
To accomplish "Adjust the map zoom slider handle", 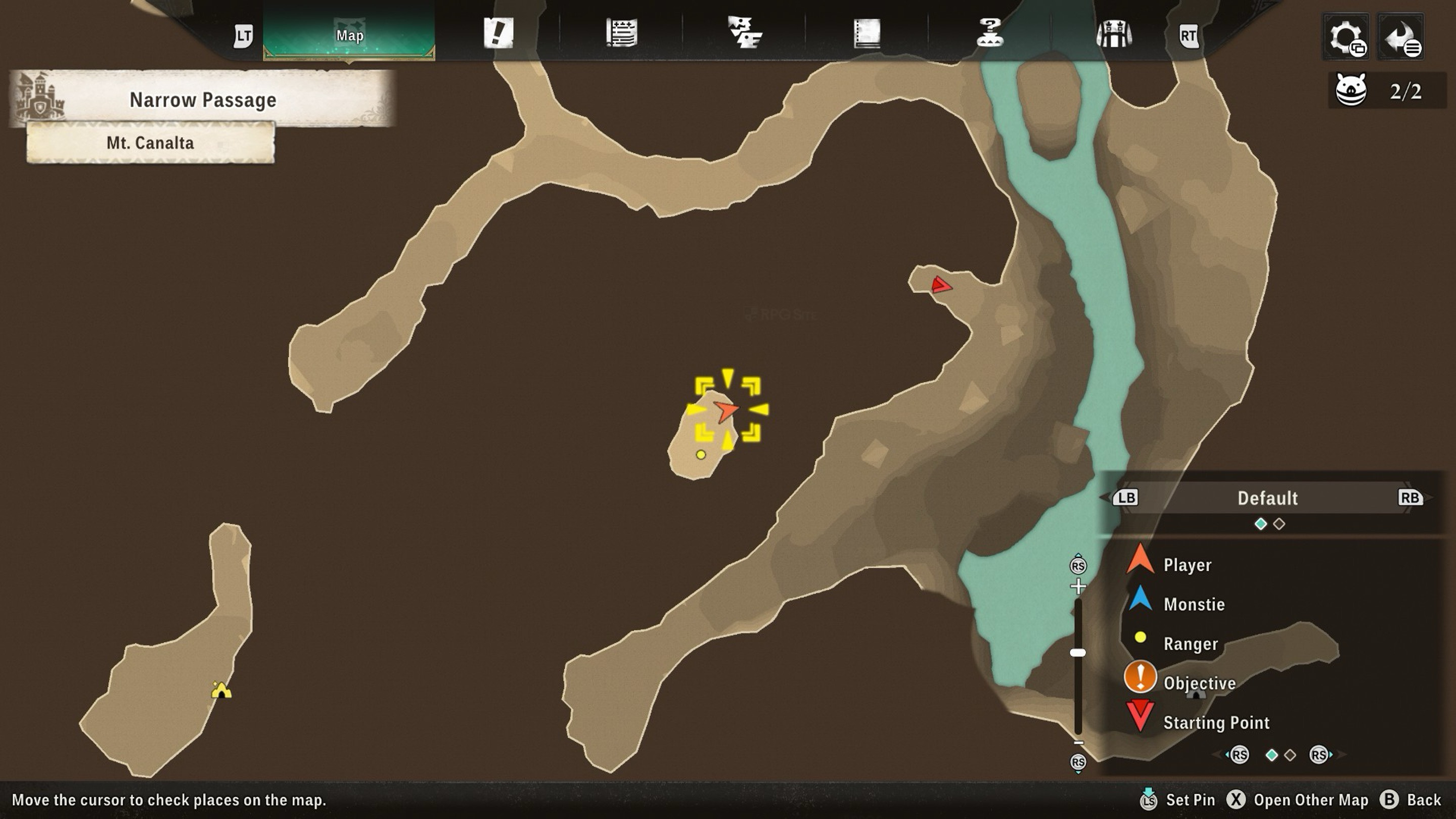I will 1078,653.
